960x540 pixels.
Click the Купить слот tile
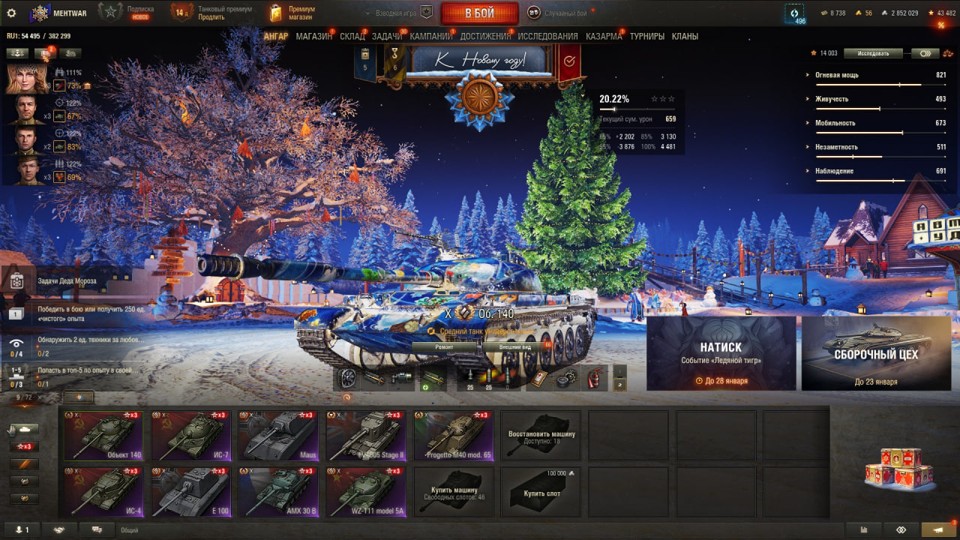[540, 491]
